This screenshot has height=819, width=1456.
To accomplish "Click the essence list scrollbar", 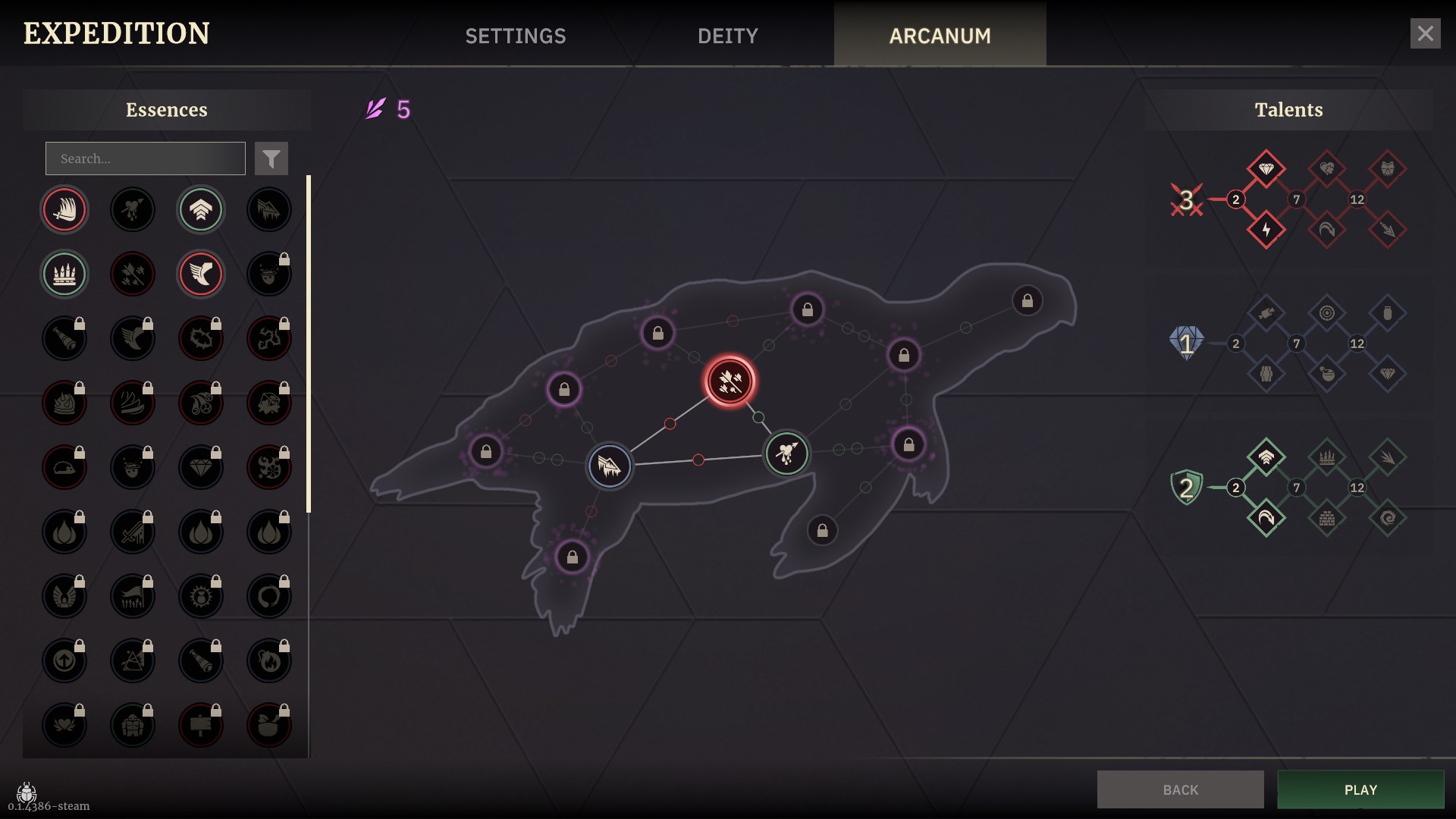I will coord(309,344).
